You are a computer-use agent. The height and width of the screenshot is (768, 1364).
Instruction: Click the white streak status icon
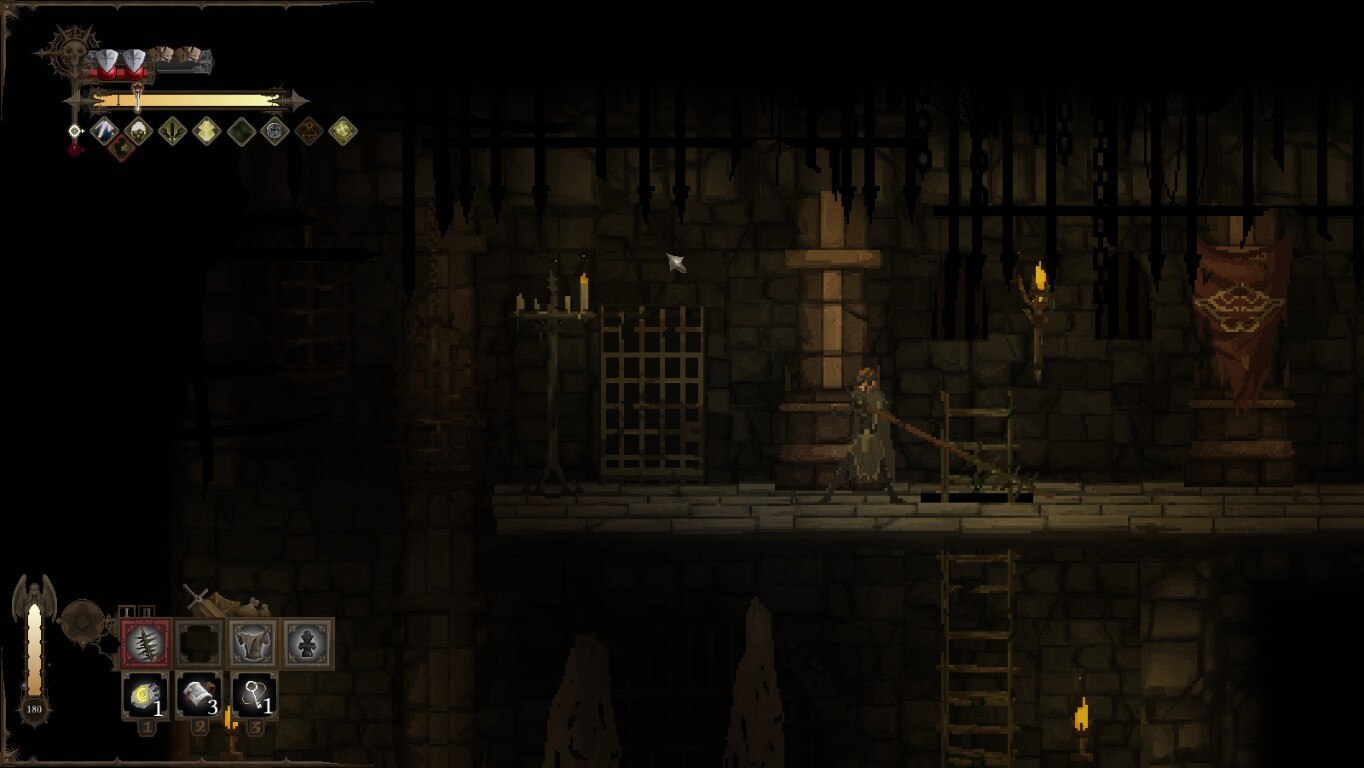(x=103, y=129)
